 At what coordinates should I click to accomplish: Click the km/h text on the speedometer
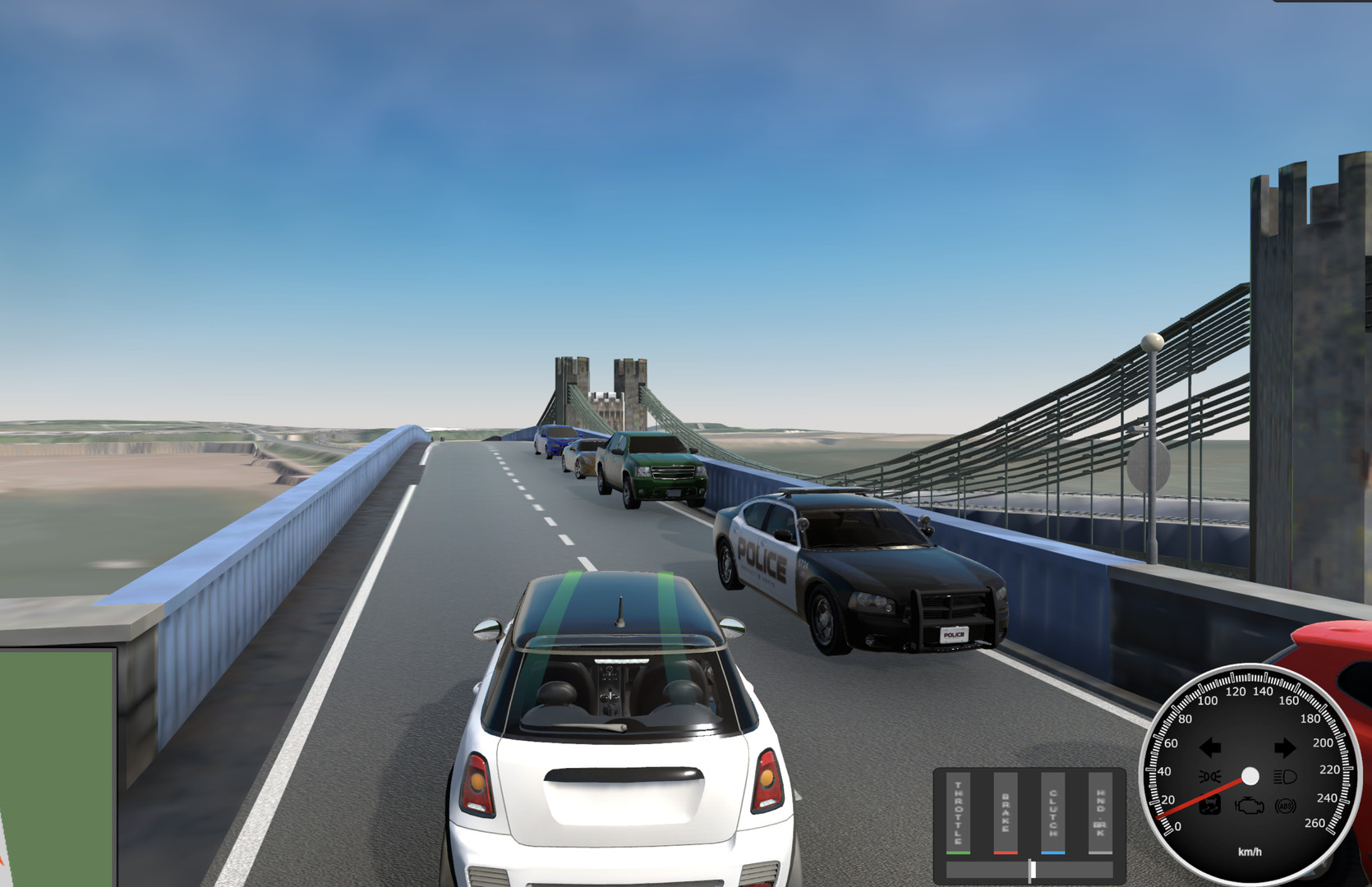click(1250, 852)
